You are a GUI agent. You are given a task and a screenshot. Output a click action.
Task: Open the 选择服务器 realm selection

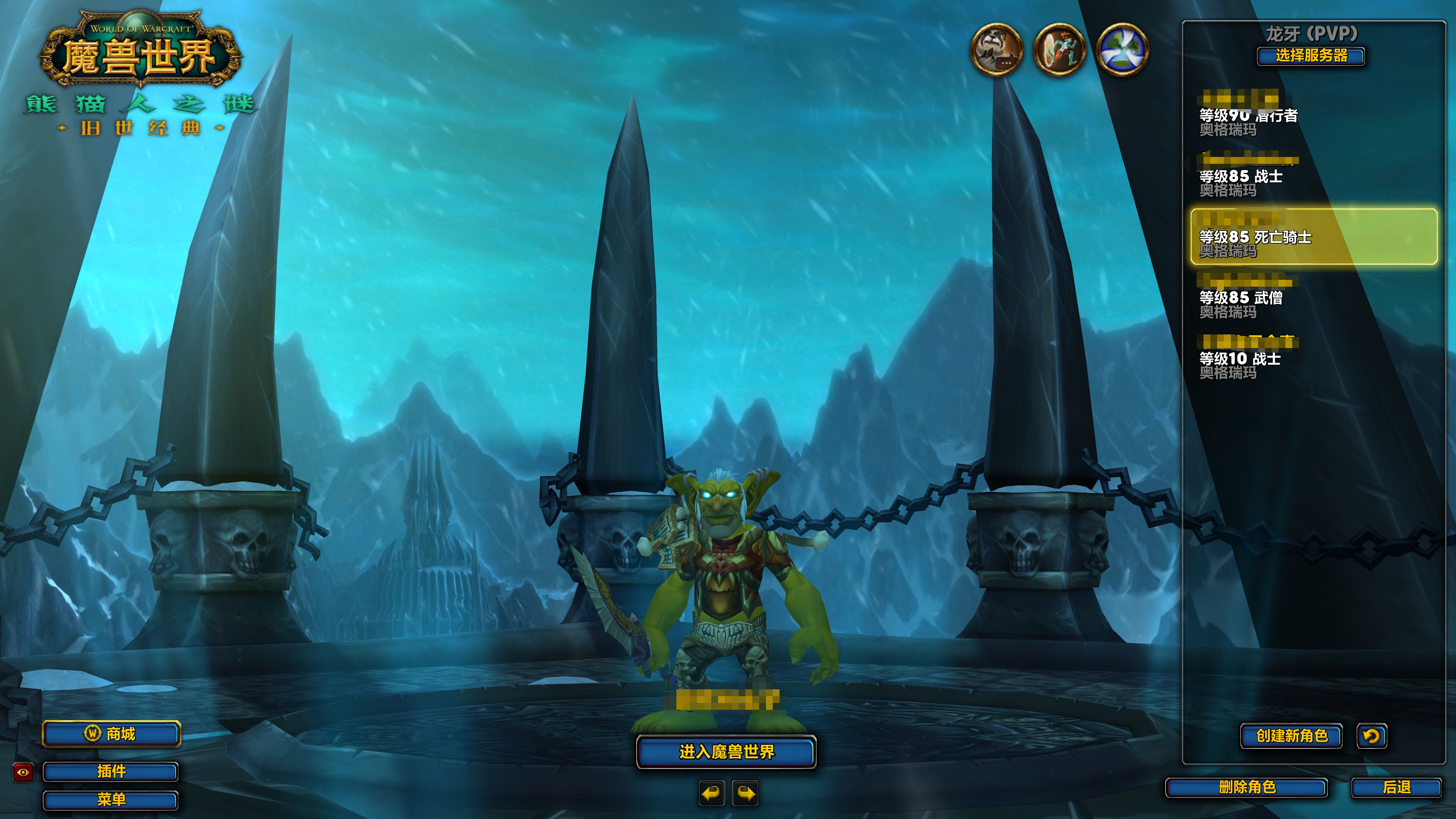click(1311, 56)
